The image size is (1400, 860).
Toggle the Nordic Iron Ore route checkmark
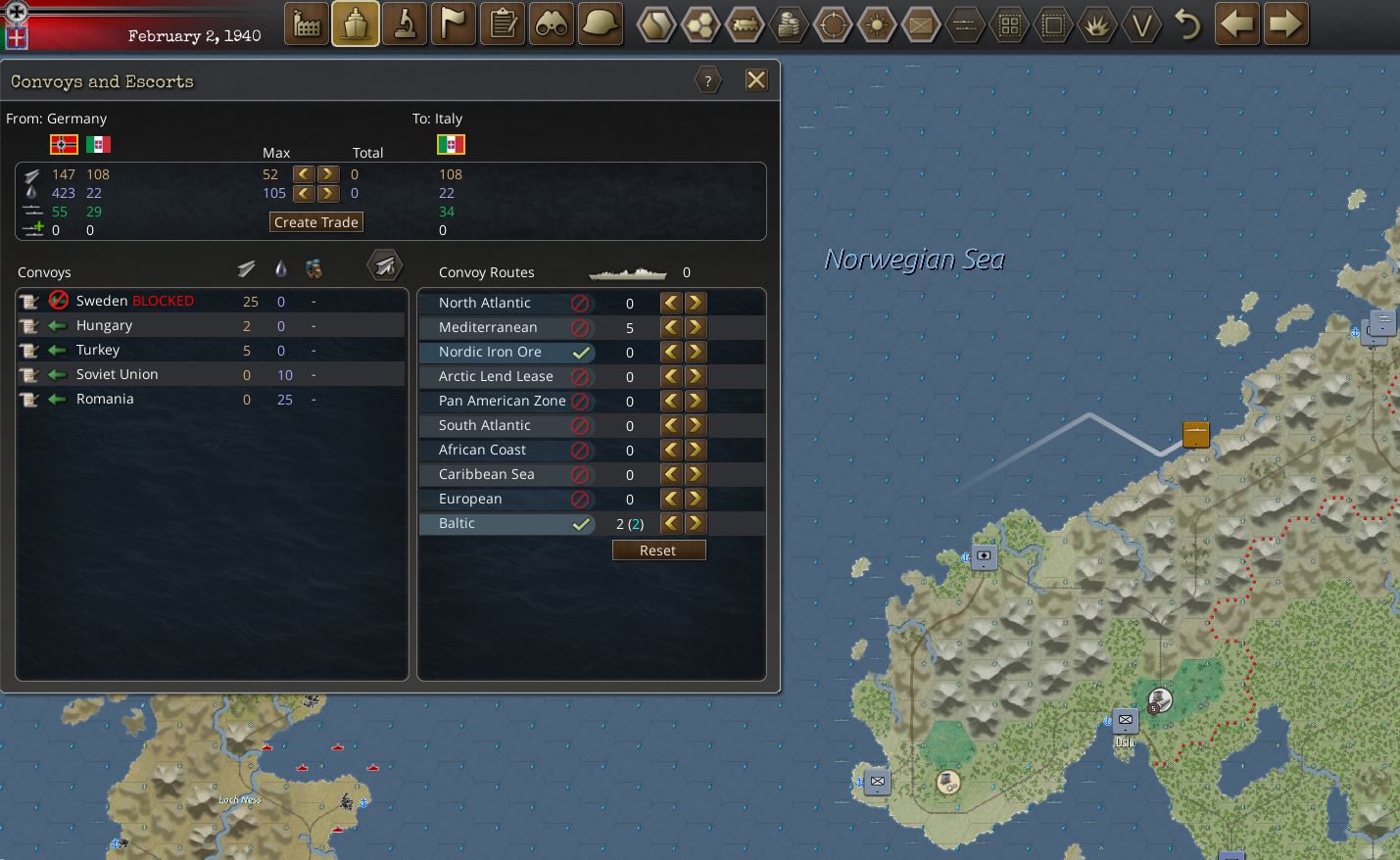pos(583,352)
